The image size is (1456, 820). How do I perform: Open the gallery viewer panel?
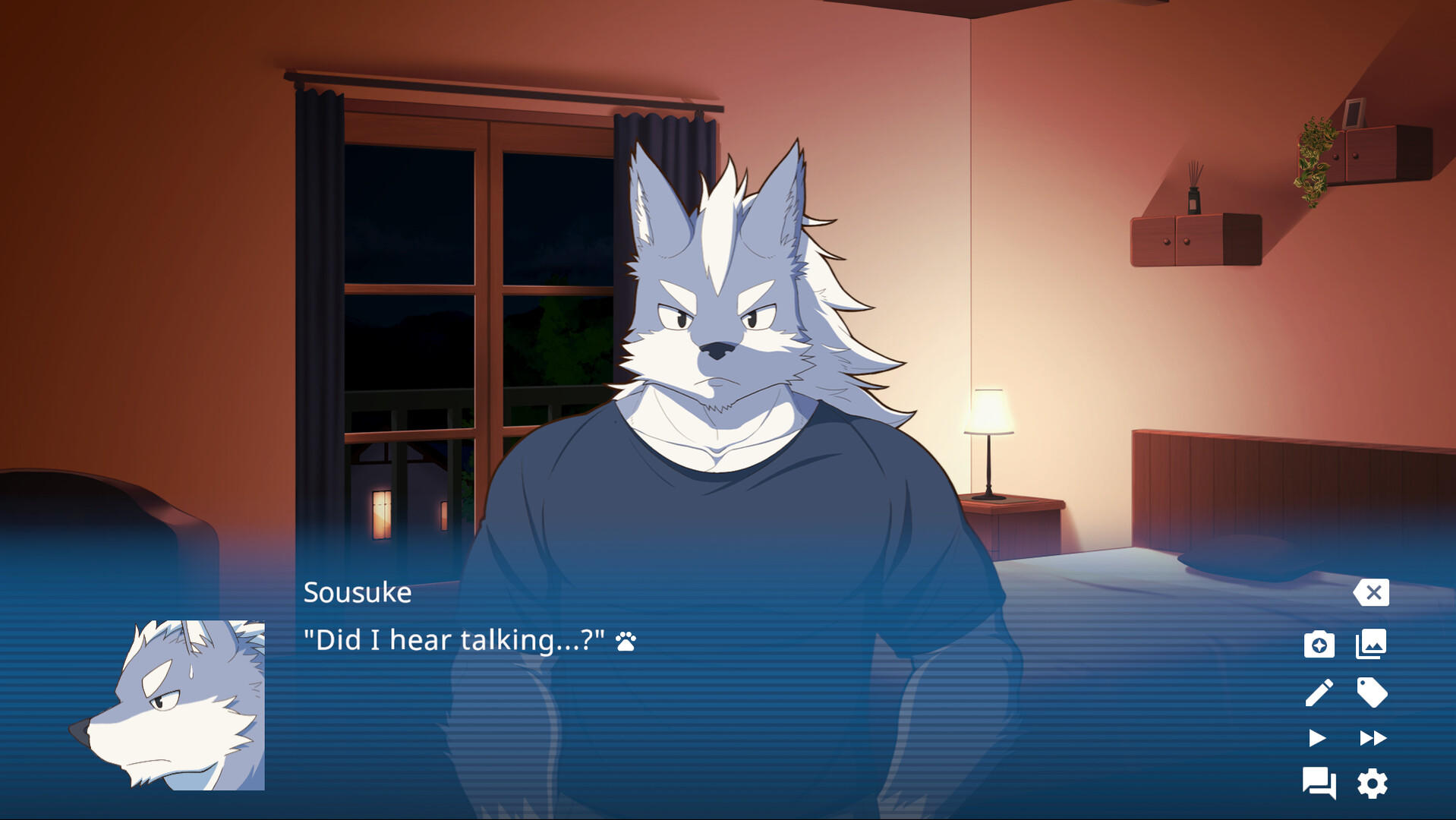[1370, 644]
